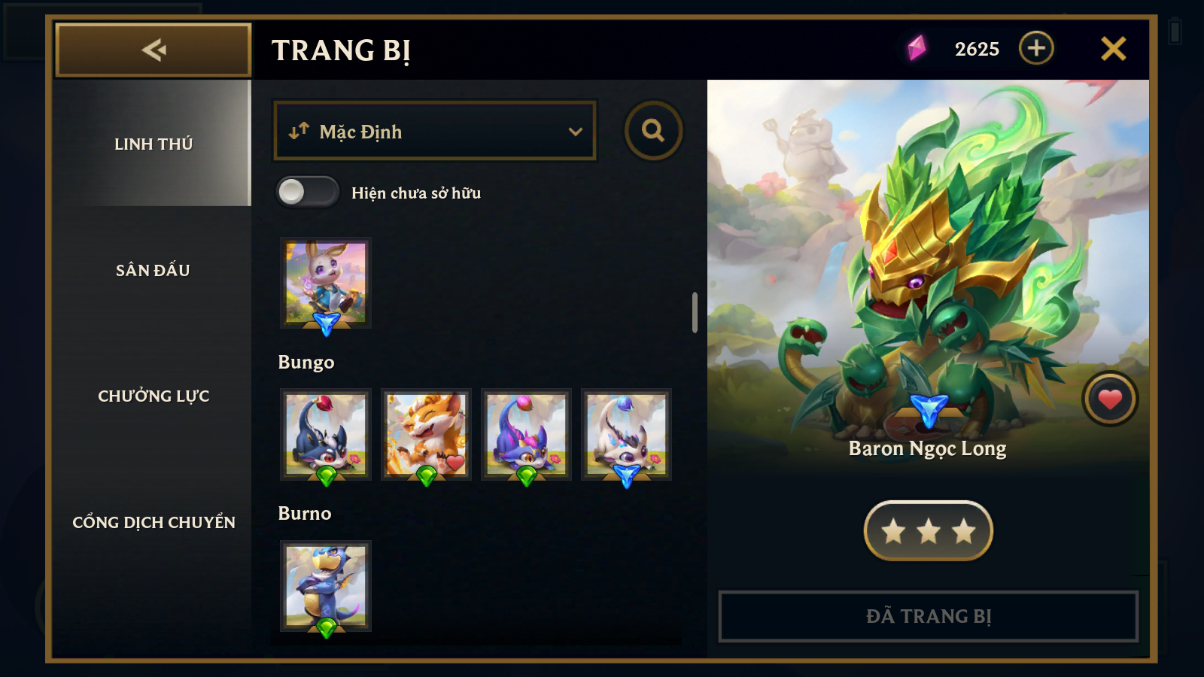This screenshot has width=1204, height=677.
Task: Toggle Hiện chưa sở hữu switch
Action: click(x=308, y=192)
